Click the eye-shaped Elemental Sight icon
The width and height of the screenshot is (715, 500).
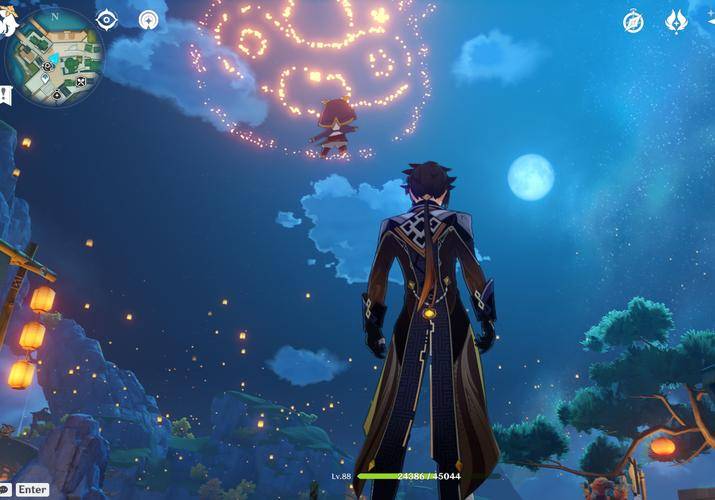coord(107,19)
